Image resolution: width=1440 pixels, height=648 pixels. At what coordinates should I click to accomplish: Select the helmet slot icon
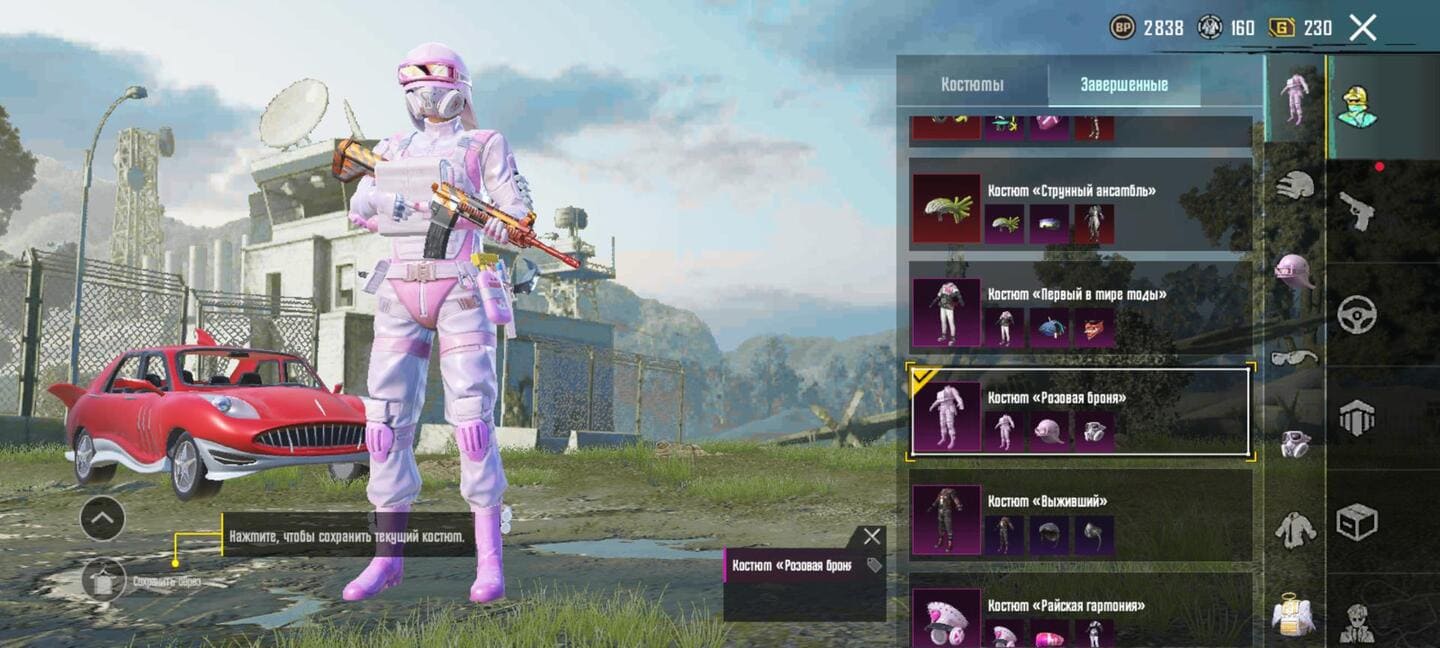(1295, 186)
